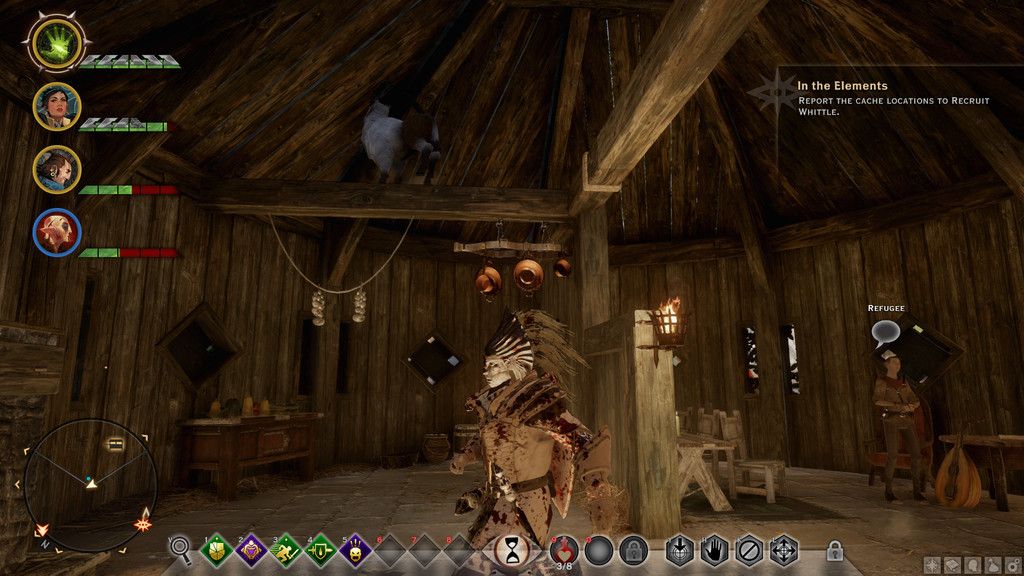Select the mohawk companion portrait
This screenshot has height=576, width=1024.
56,169
